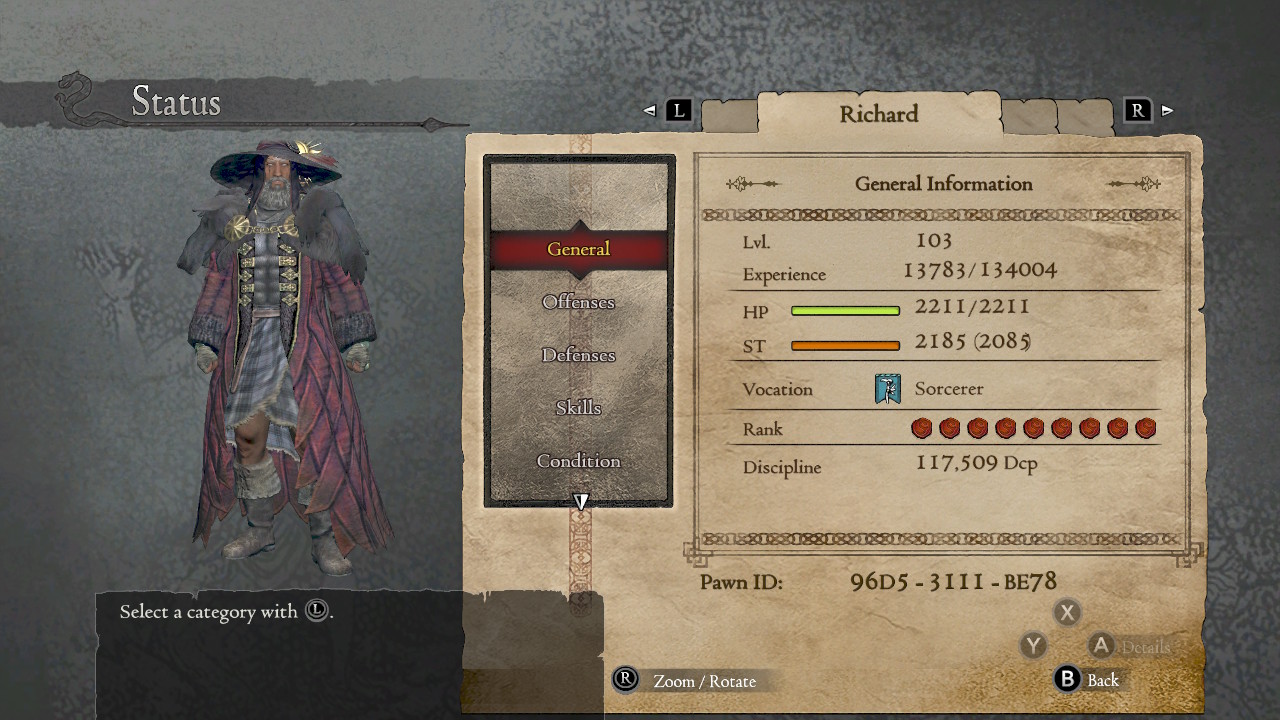Click the Y button prompt
The width and height of the screenshot is (1280, 720).
tap(1033, 646)
